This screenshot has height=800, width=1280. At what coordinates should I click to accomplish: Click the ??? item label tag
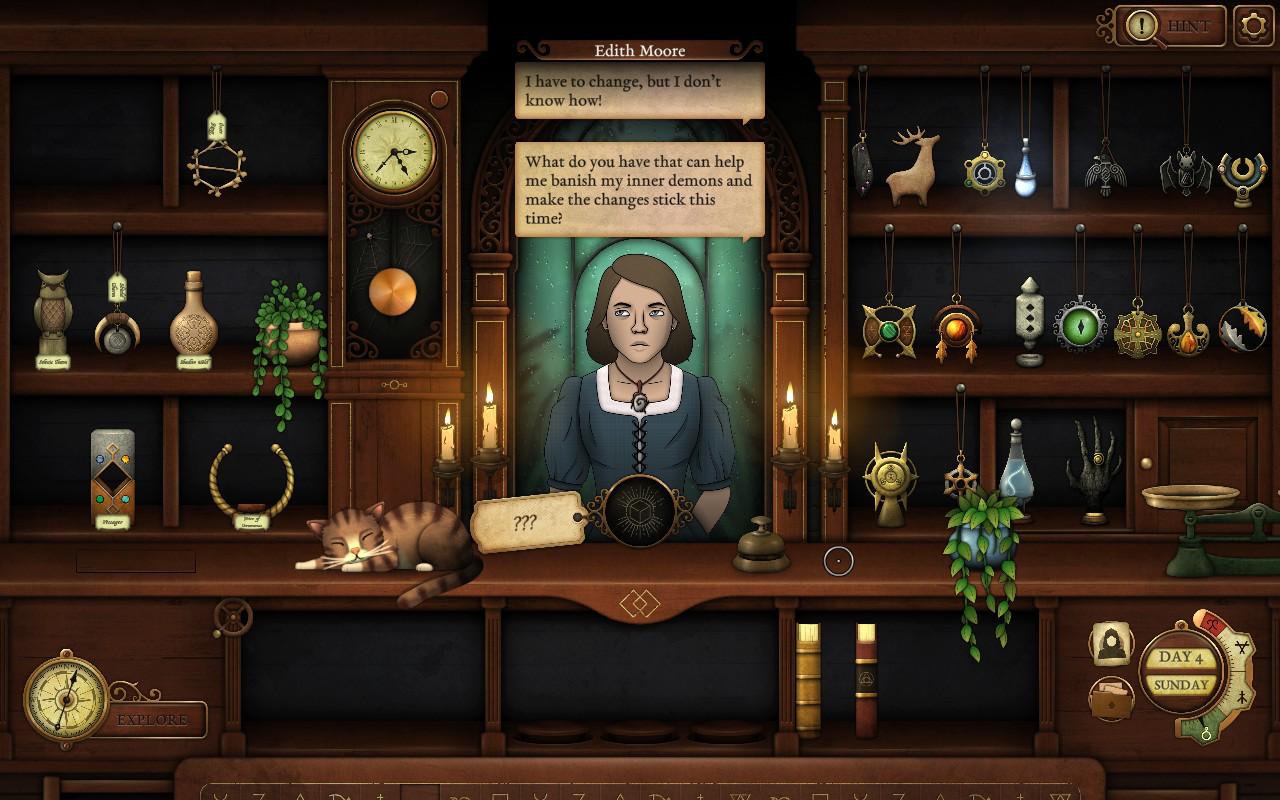527,523
